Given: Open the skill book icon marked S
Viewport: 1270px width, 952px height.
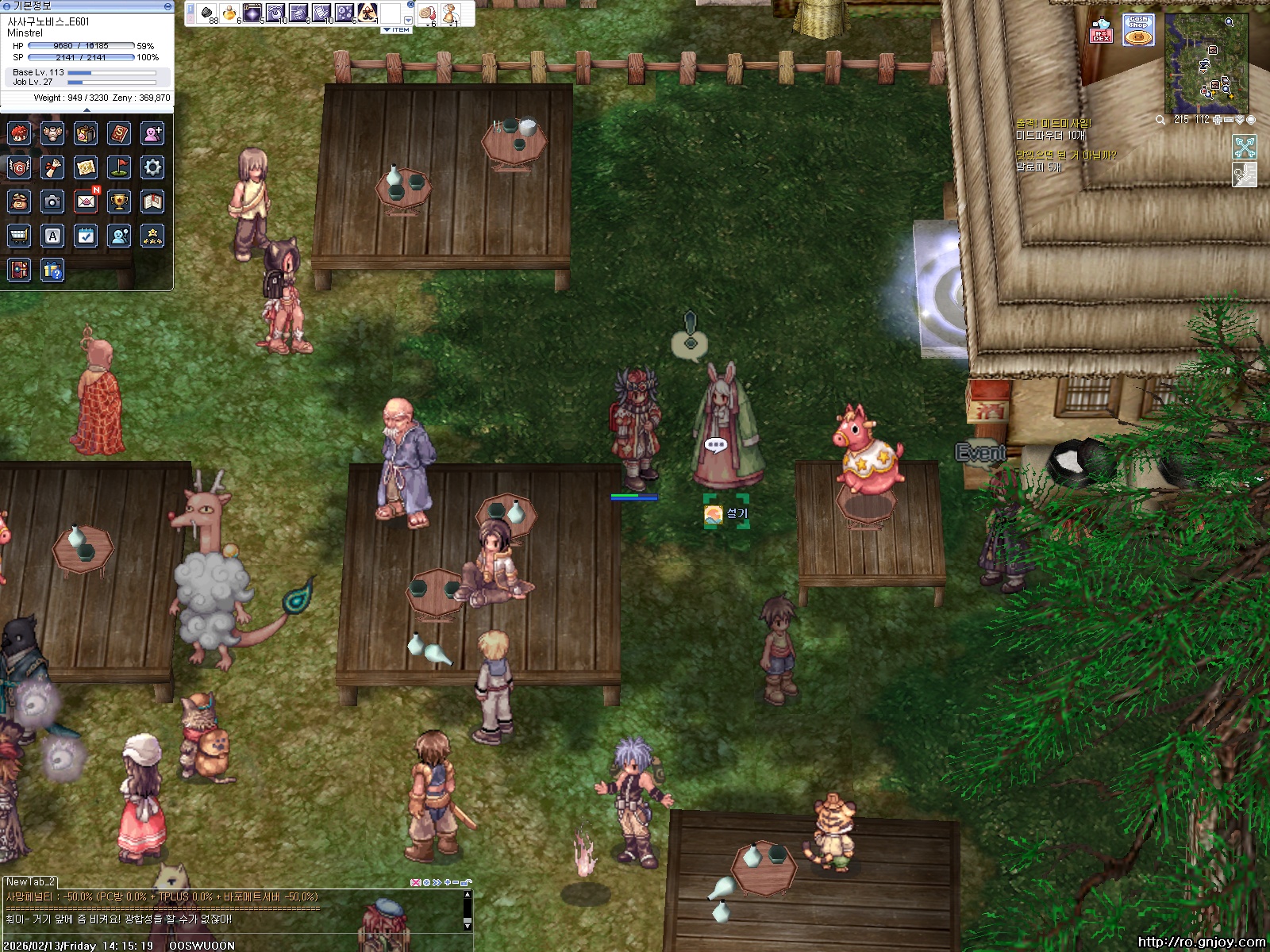Looking at the screenshot, I should [x=119, y=133].
